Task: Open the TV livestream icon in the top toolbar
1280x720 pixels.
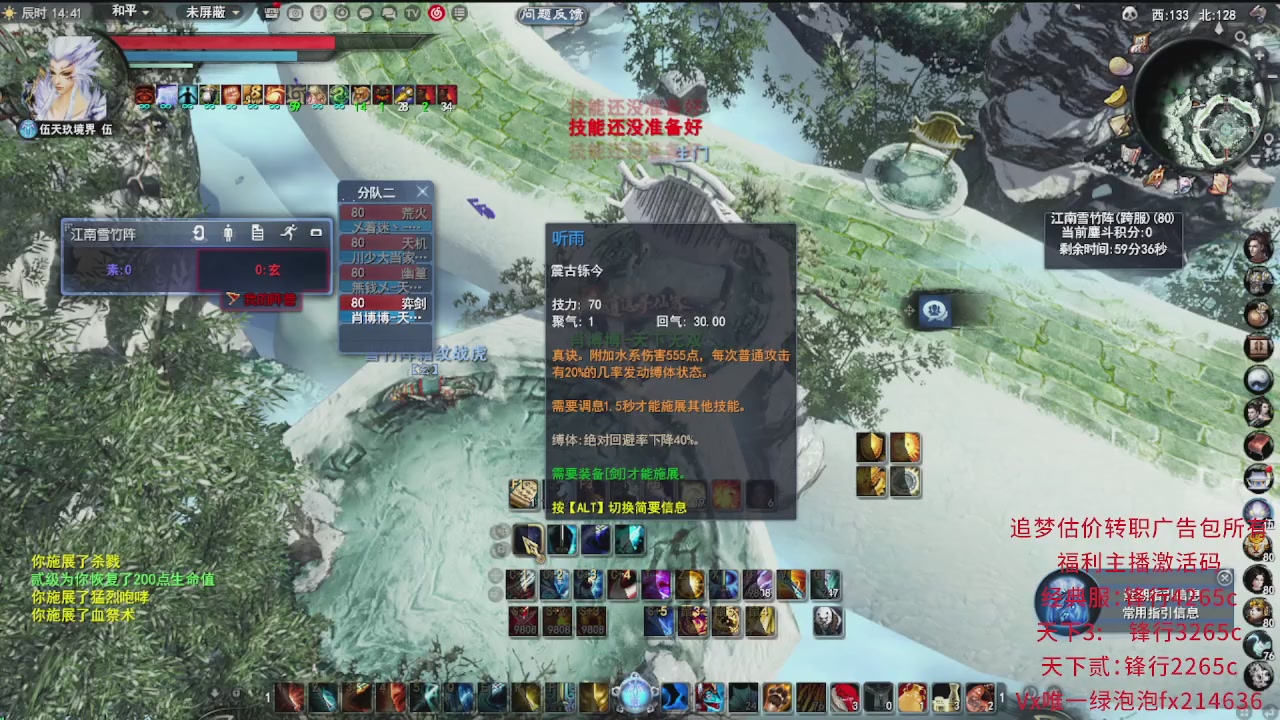Action: [x=412, y=13]
